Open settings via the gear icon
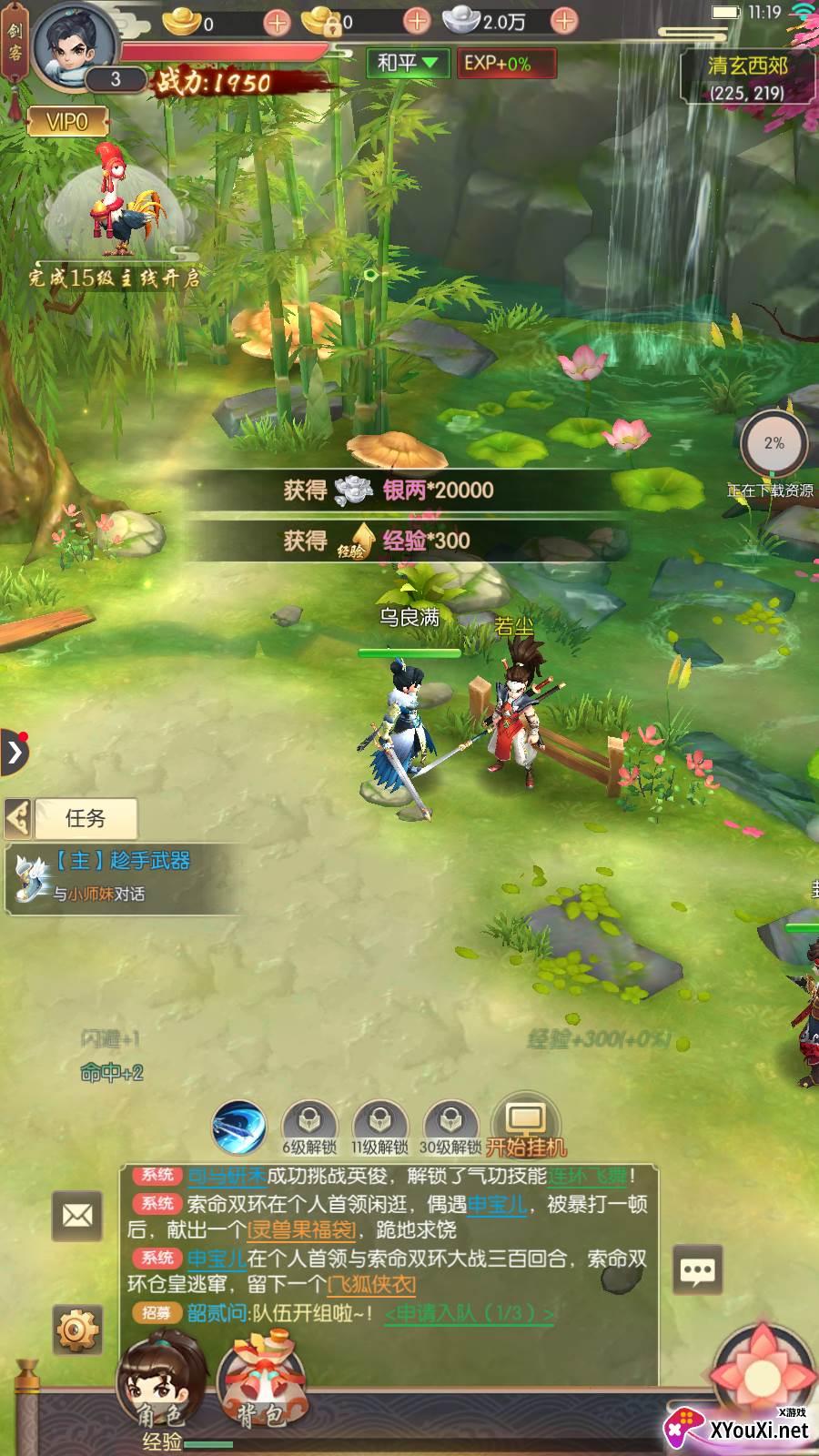The height and width of the screenshot is (1456, 819). pos(77,1330)
